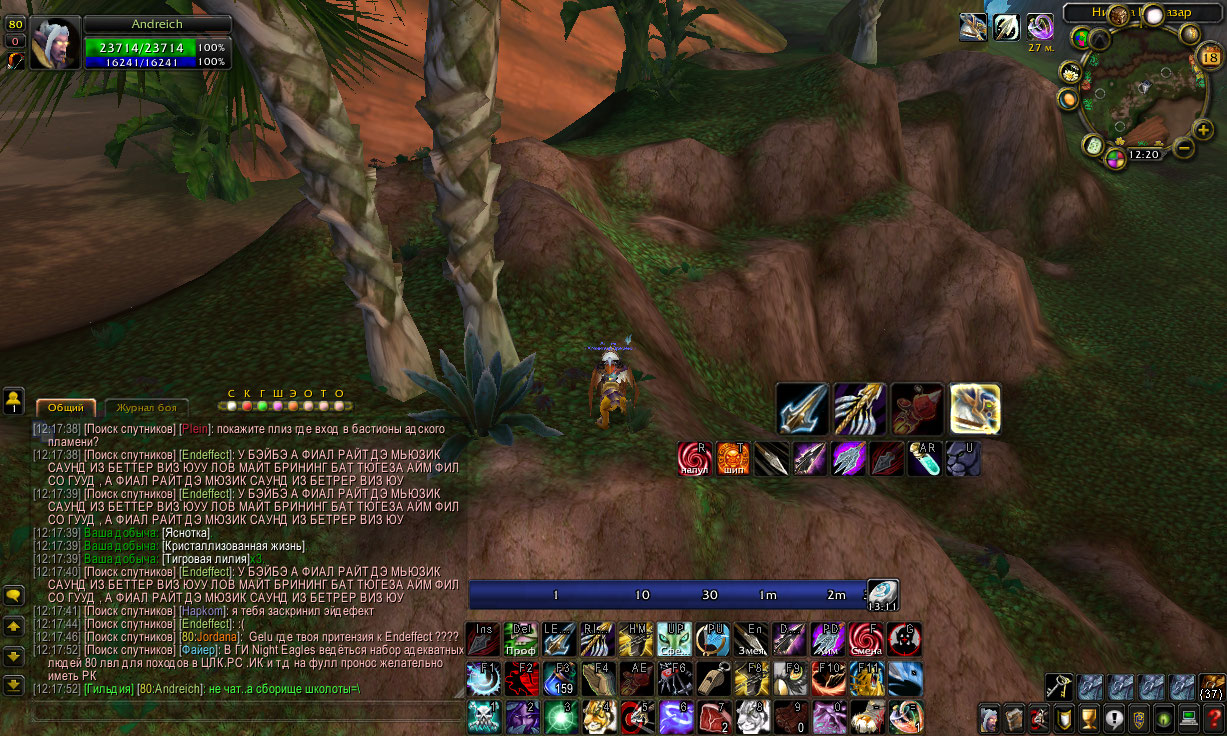Image resolution: width=1227 pixels, height=736 pixels.
Task: Open the game menu computer icon button
Action: point(1188,718)
